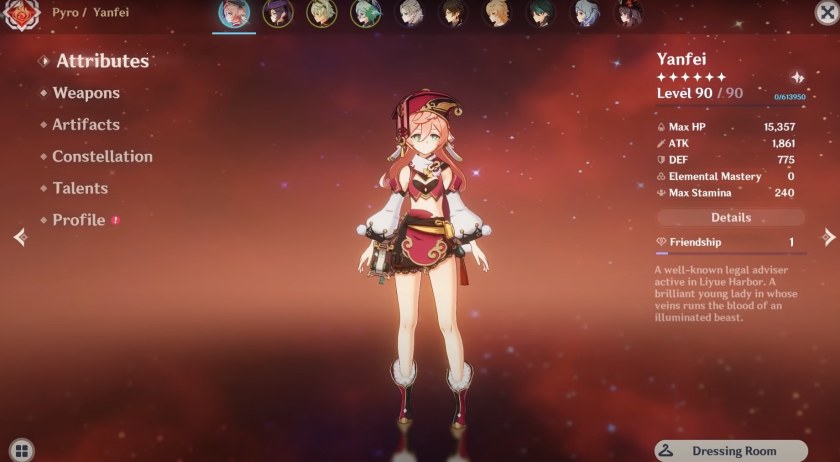Screen dimensions: 840x462
Task: Open the Weapons section
Action: pyautogui.click(x=86, y=93)
